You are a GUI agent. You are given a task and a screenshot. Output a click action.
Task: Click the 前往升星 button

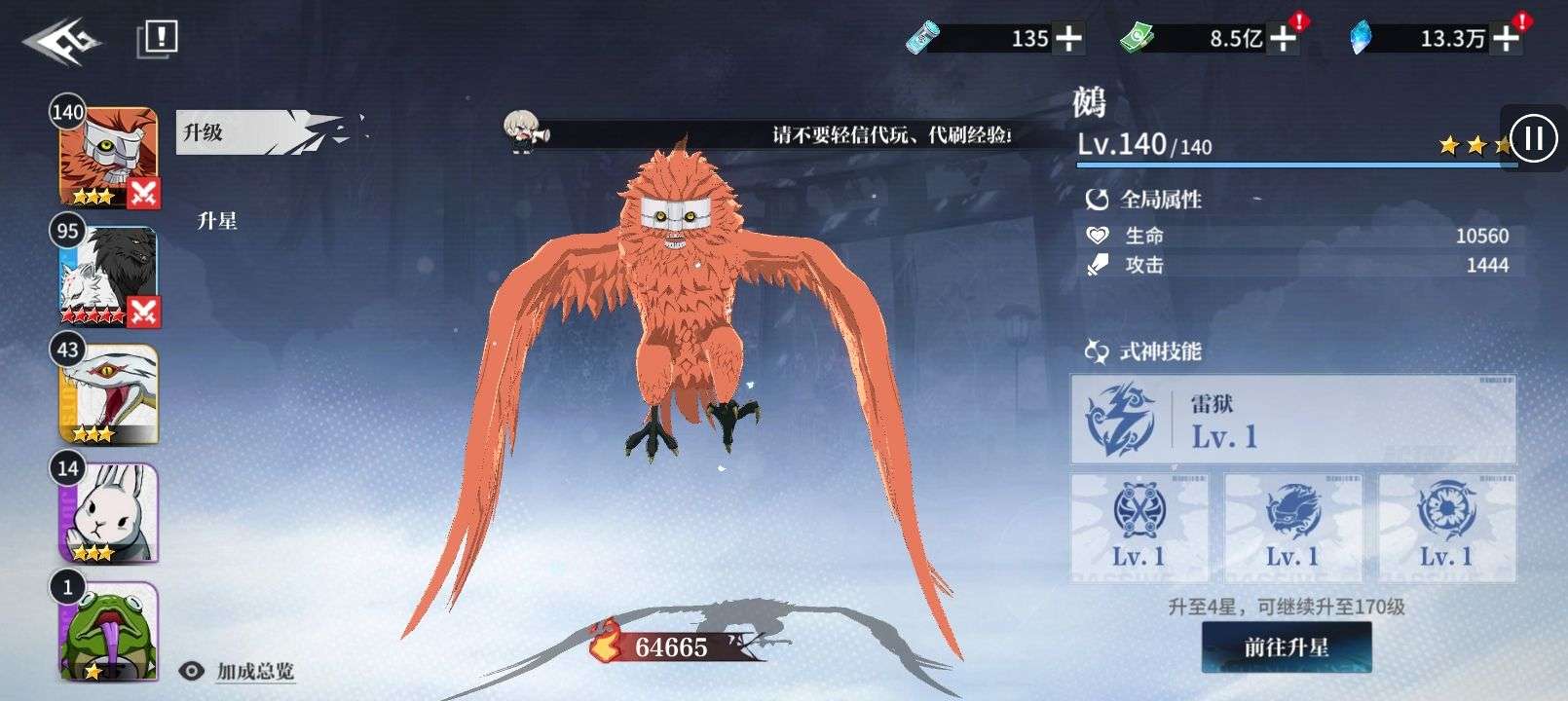click(1286, 647)
